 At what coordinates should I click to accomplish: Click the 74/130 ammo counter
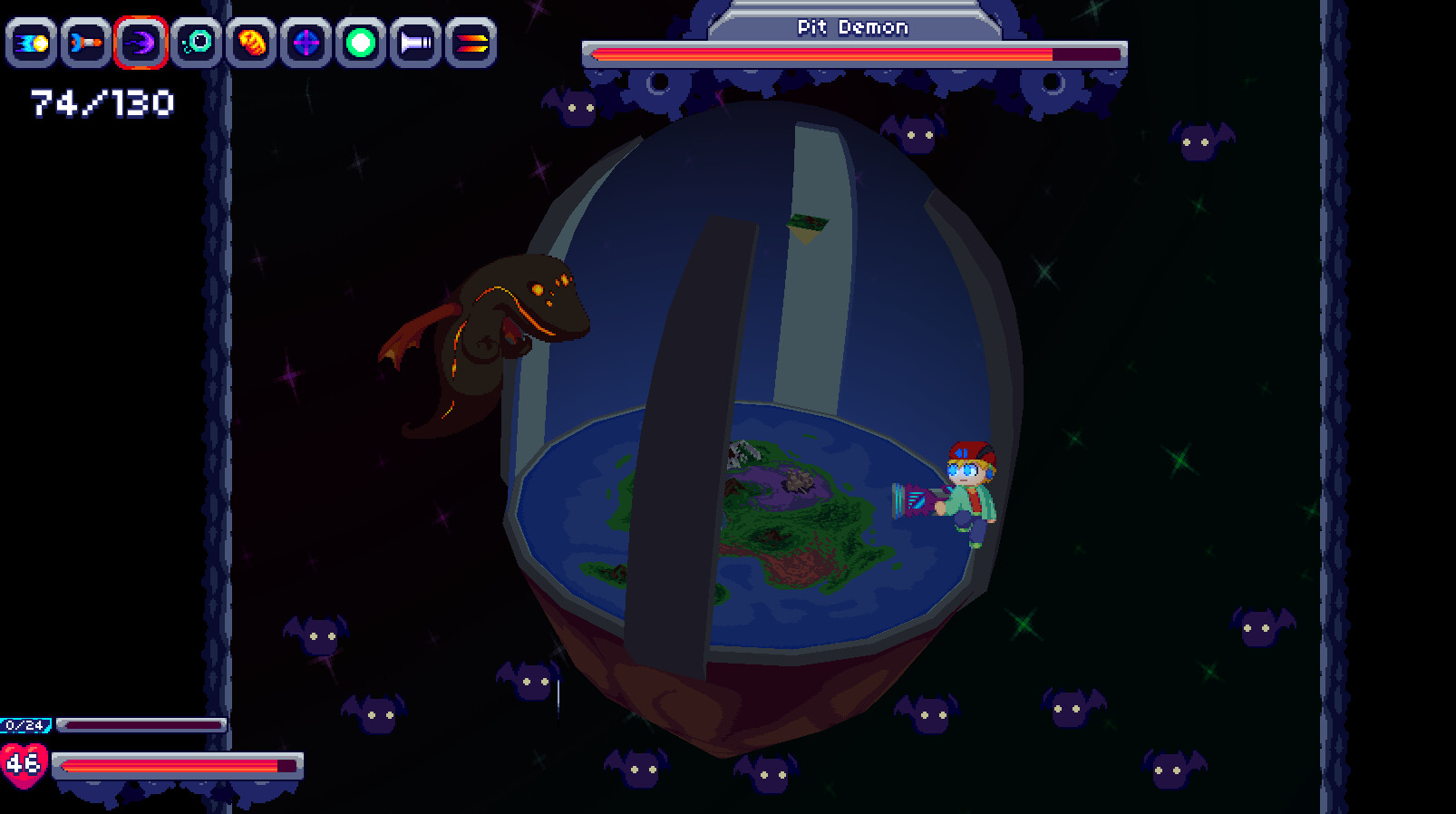(100, 102)
